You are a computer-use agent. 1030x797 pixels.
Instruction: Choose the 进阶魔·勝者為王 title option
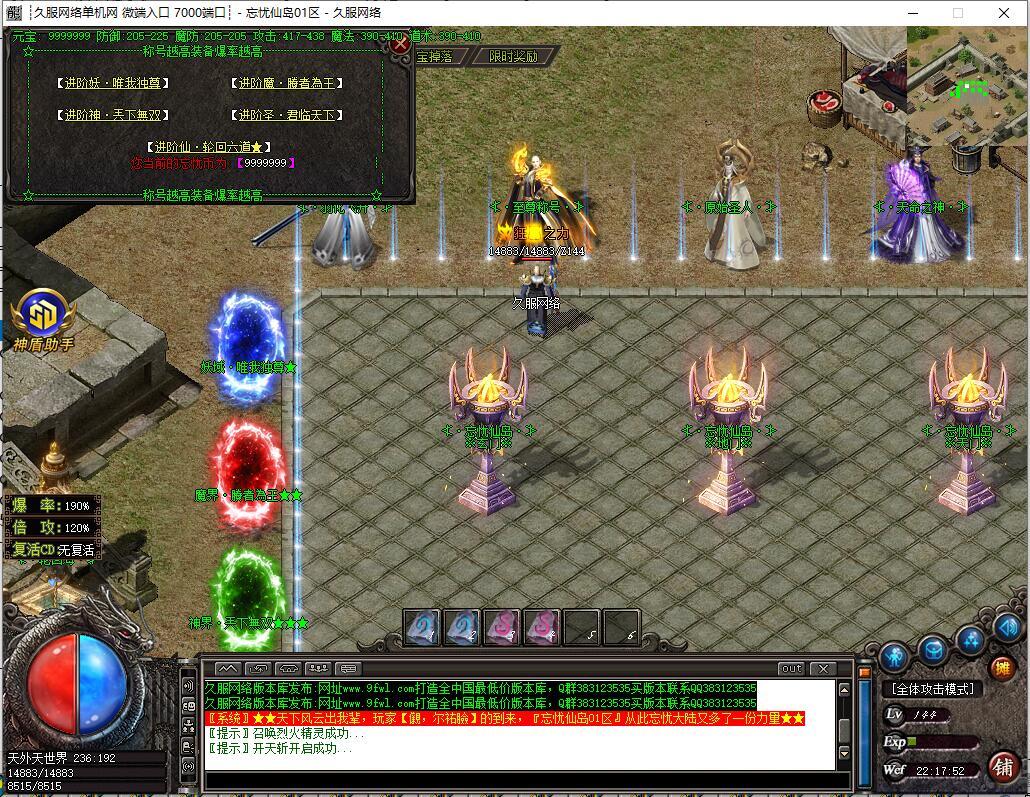coord(287,84)
